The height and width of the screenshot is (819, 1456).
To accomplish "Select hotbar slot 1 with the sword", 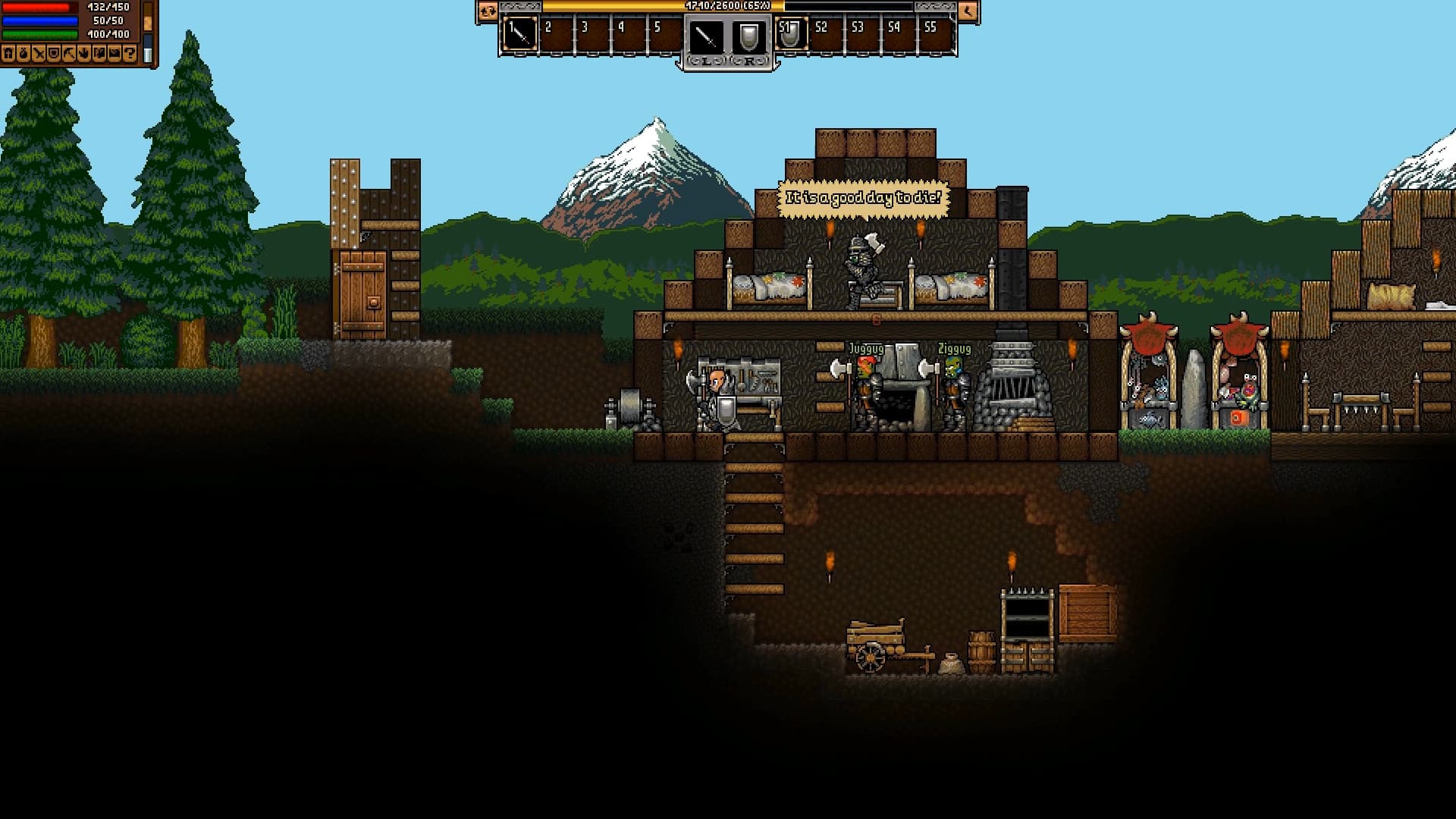I will (x=519, y=35).
